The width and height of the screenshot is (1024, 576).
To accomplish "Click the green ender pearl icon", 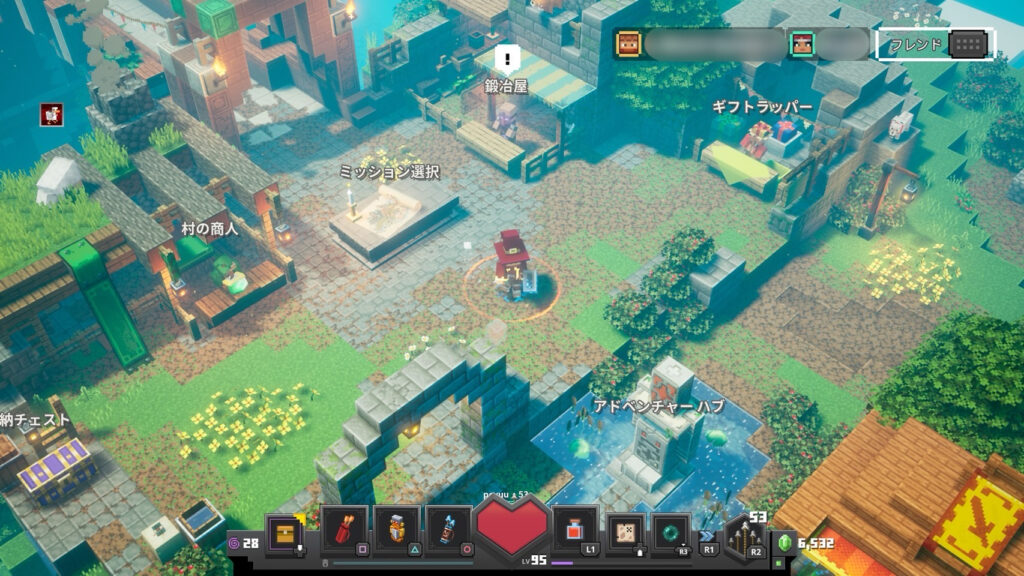I will [672, 531].
